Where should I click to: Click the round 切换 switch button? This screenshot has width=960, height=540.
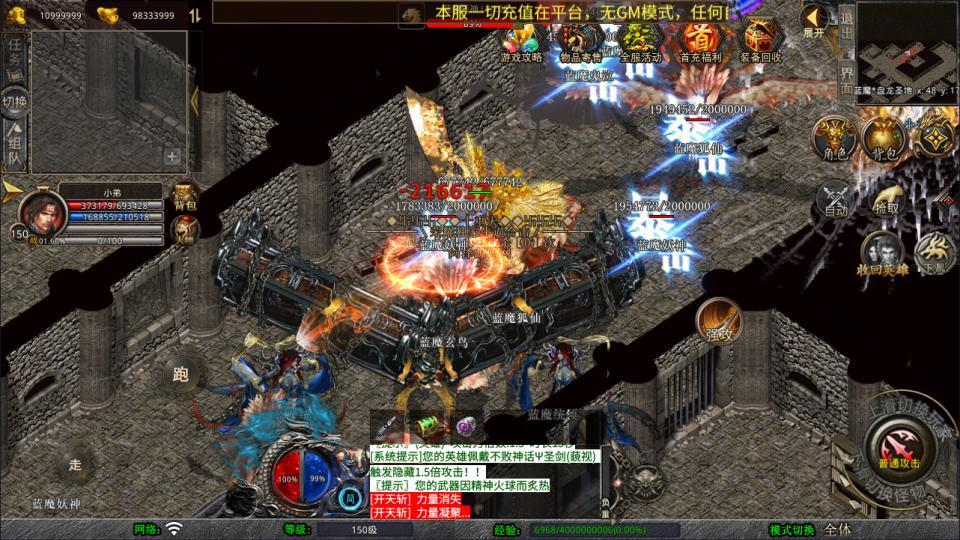(x=15, y=102)
